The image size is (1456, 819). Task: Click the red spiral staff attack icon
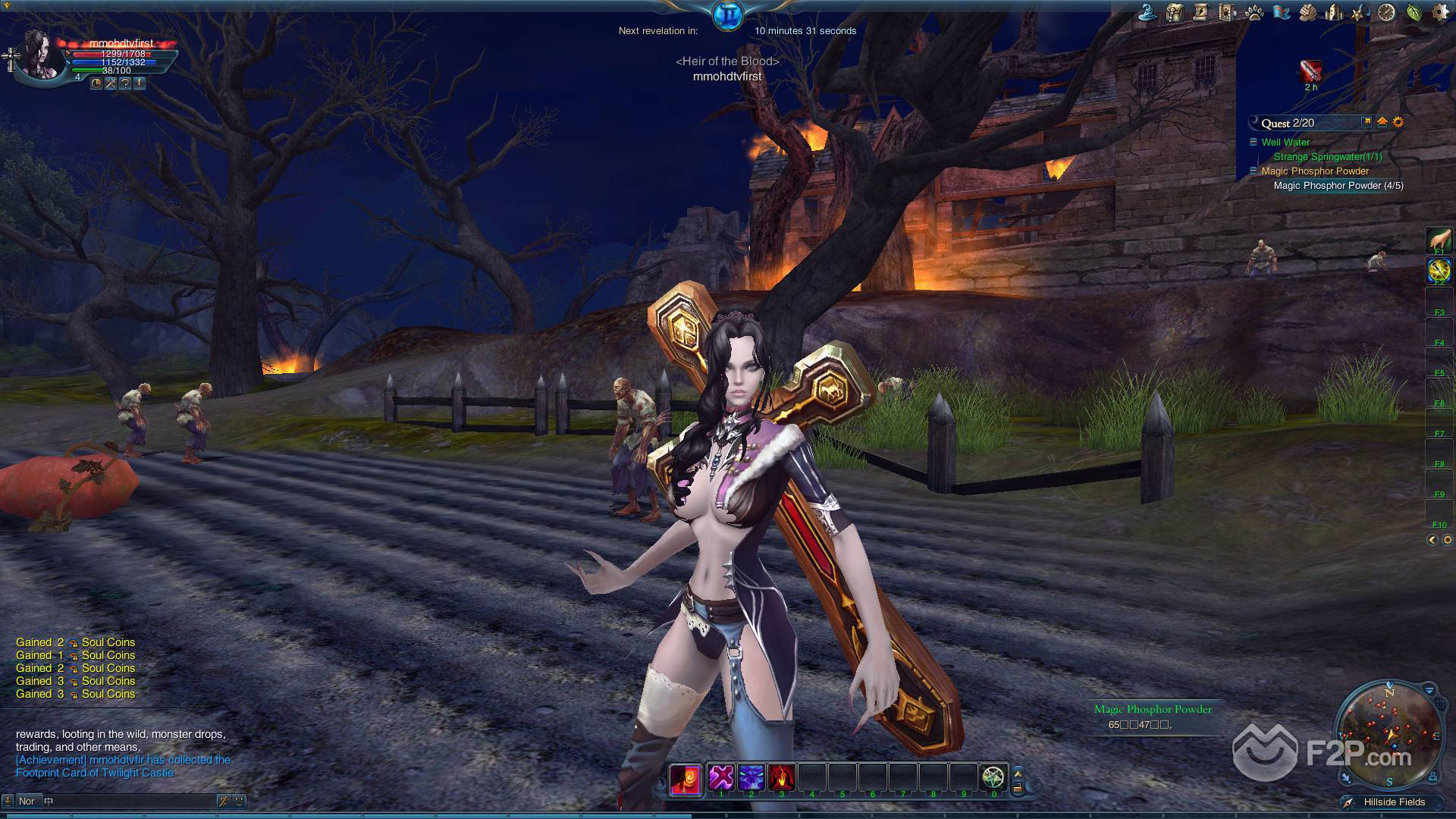tap(685, 779)
